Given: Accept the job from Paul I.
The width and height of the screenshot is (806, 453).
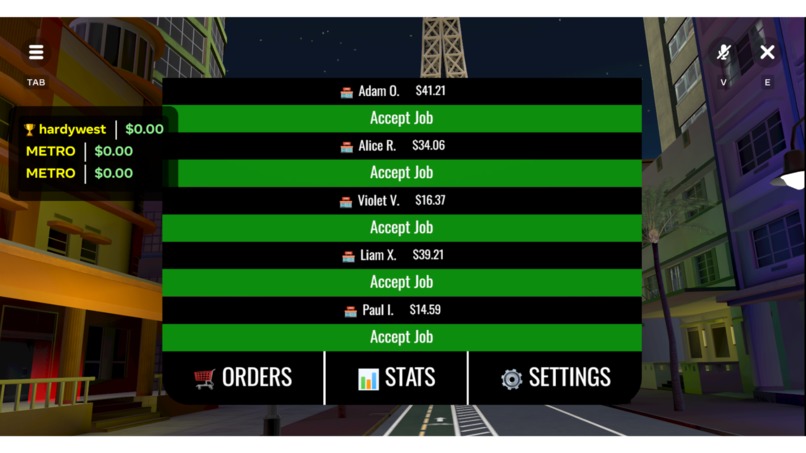Looking at the screenshot, I should [401, 337].
